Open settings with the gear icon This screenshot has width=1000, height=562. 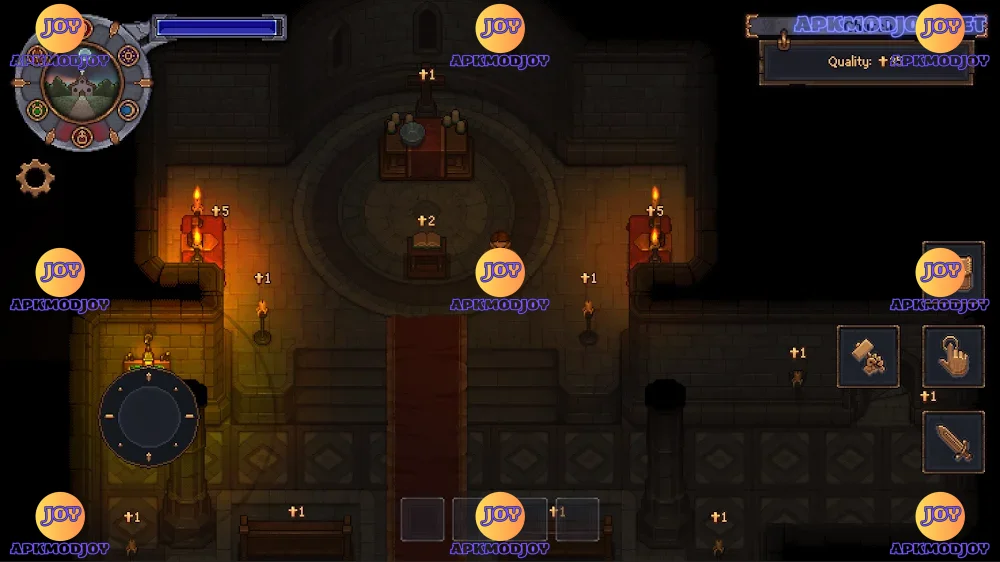(x=35, y=178)
